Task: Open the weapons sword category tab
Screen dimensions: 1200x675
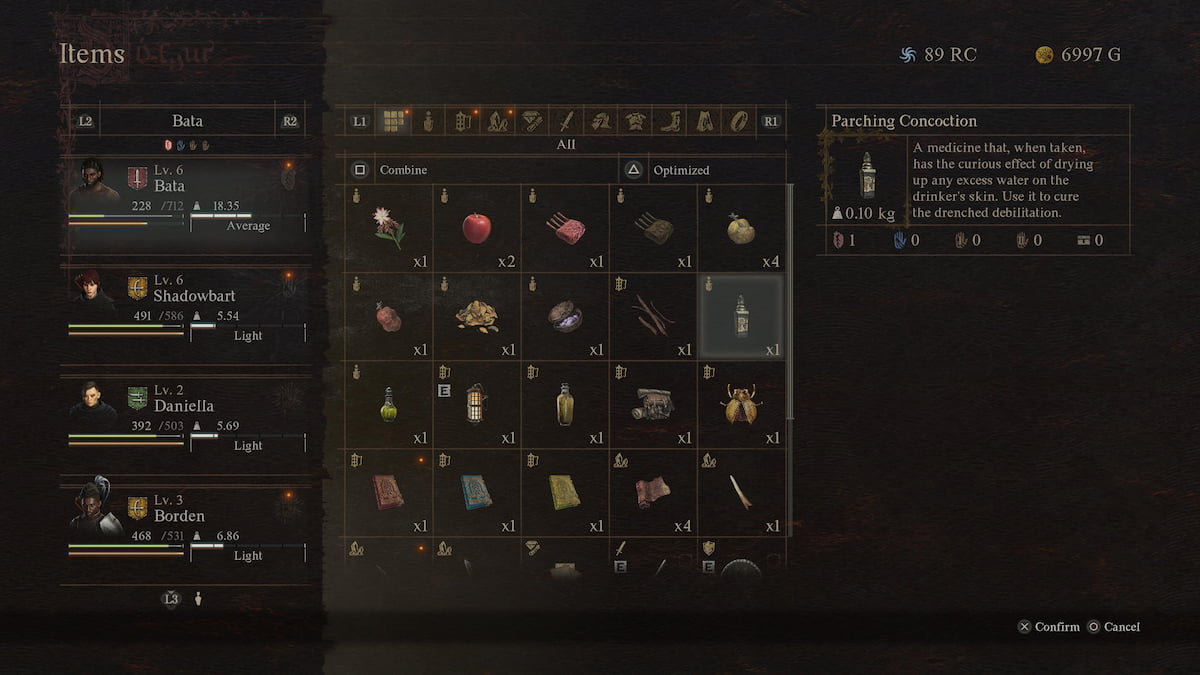Action: 565,121
